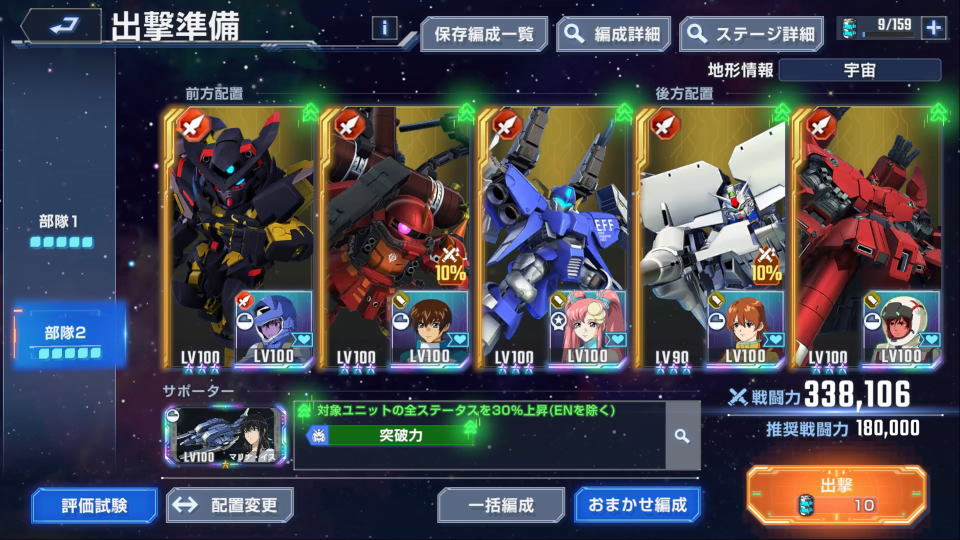This screenshot has height=540, width=960.
Task: Use おまかせ編成 auto formation
Action: 637,505
